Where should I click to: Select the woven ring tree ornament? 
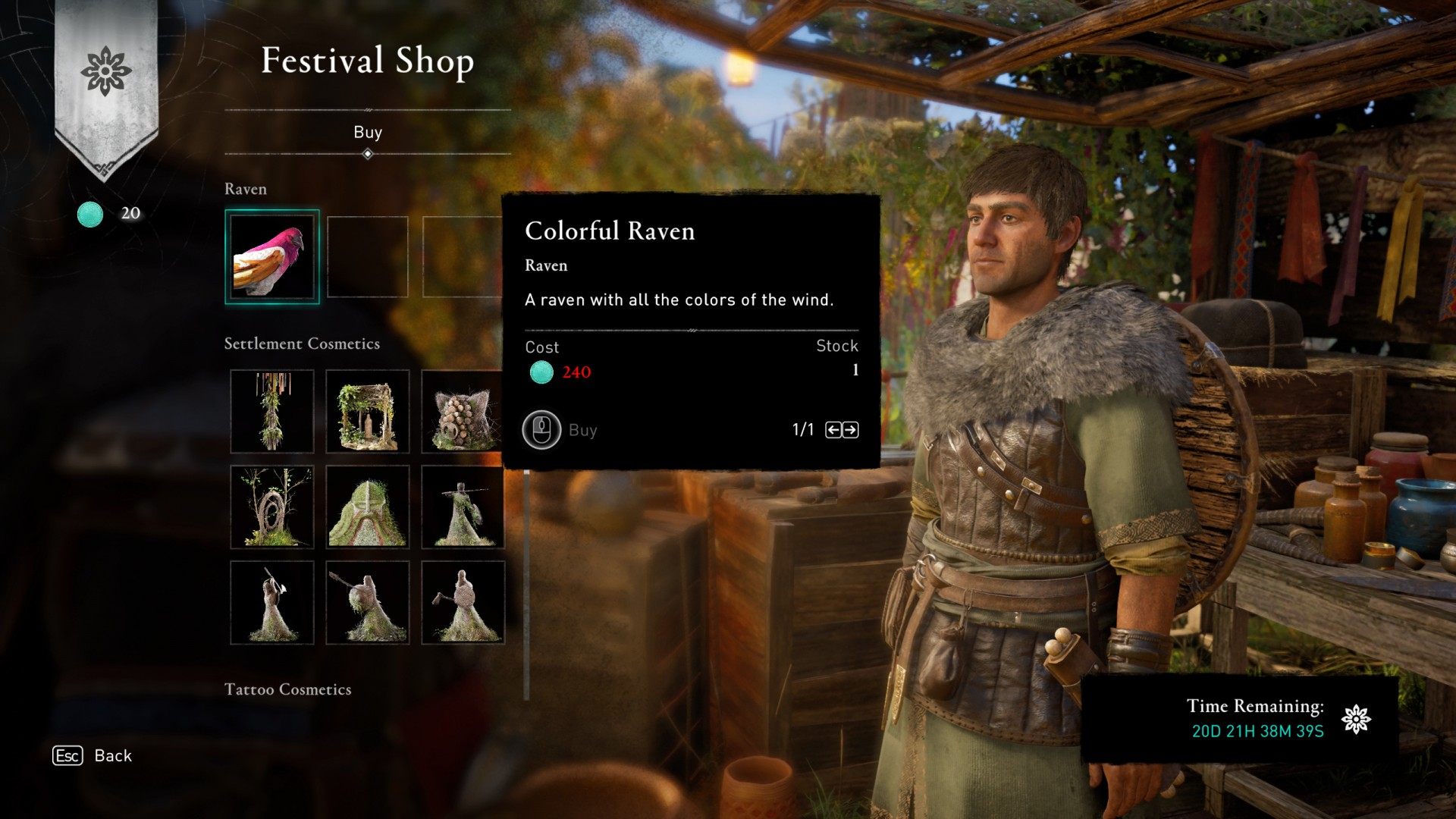(x=272, y=507)
